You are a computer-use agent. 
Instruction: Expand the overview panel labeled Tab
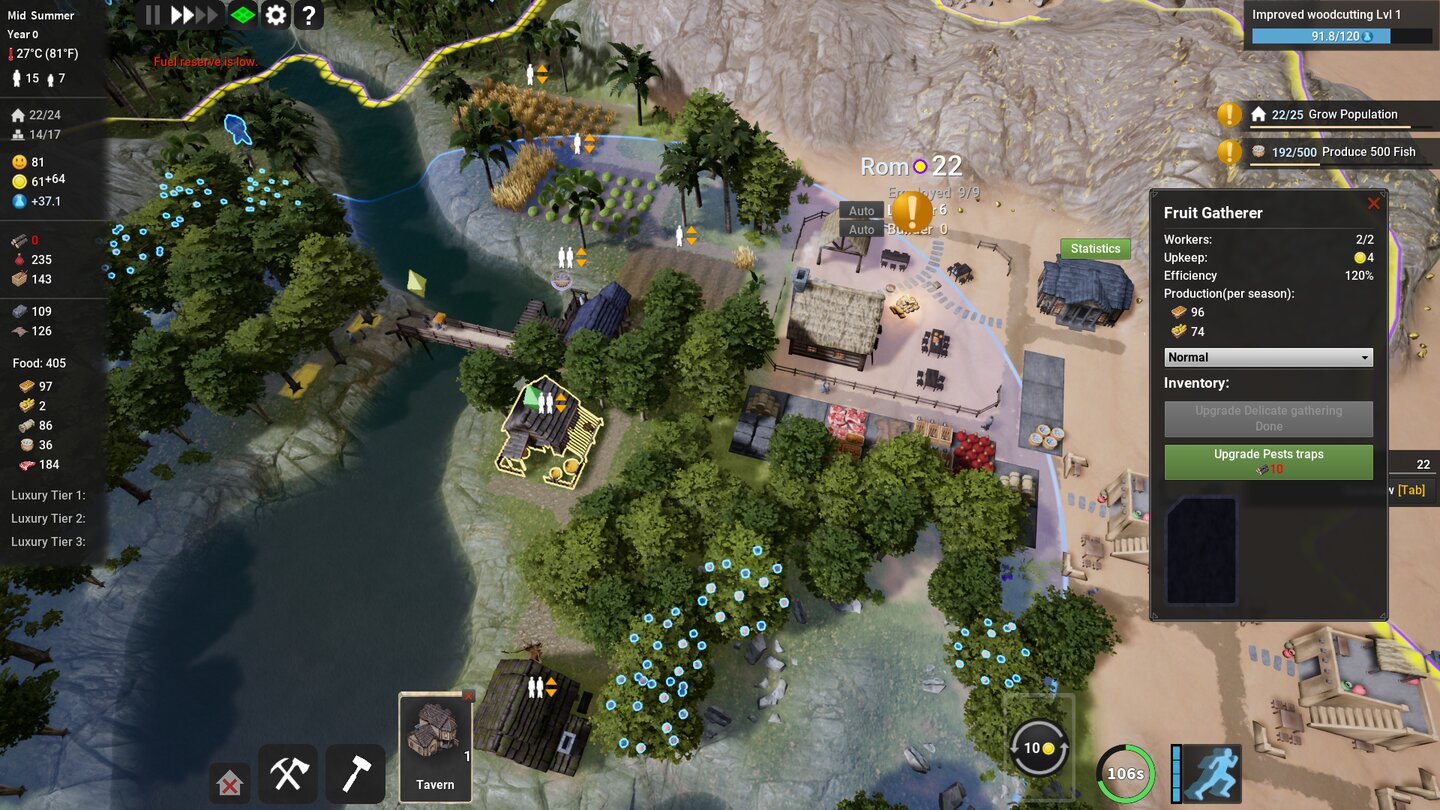coord(1413,489)
